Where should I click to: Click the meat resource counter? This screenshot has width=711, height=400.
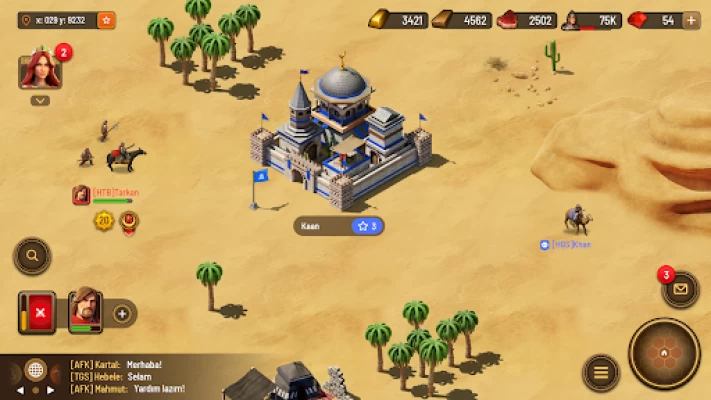(x=526, y=20)
